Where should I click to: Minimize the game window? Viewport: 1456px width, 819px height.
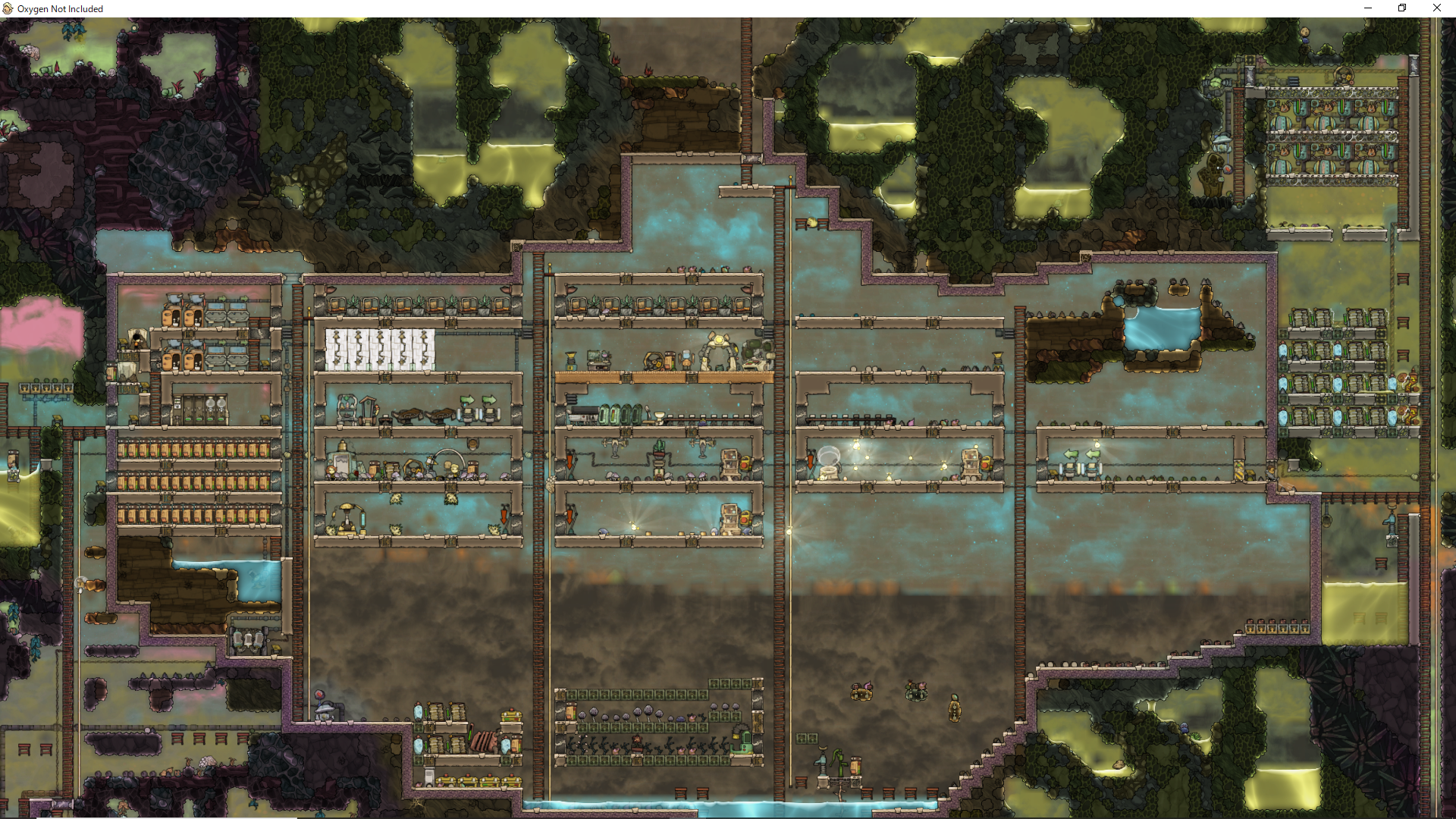point(1368,8)
